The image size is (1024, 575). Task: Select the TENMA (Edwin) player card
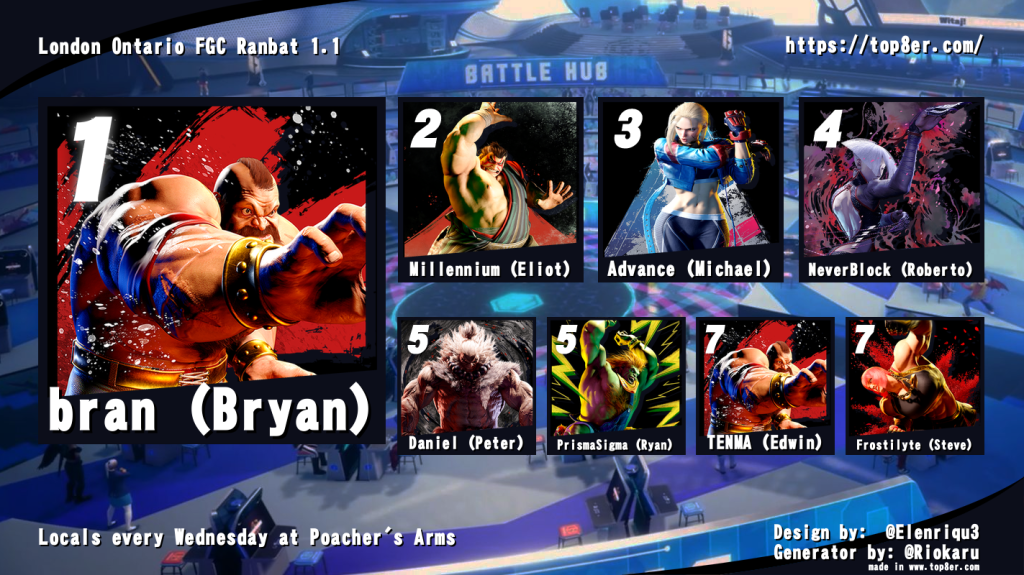point(765,385)
